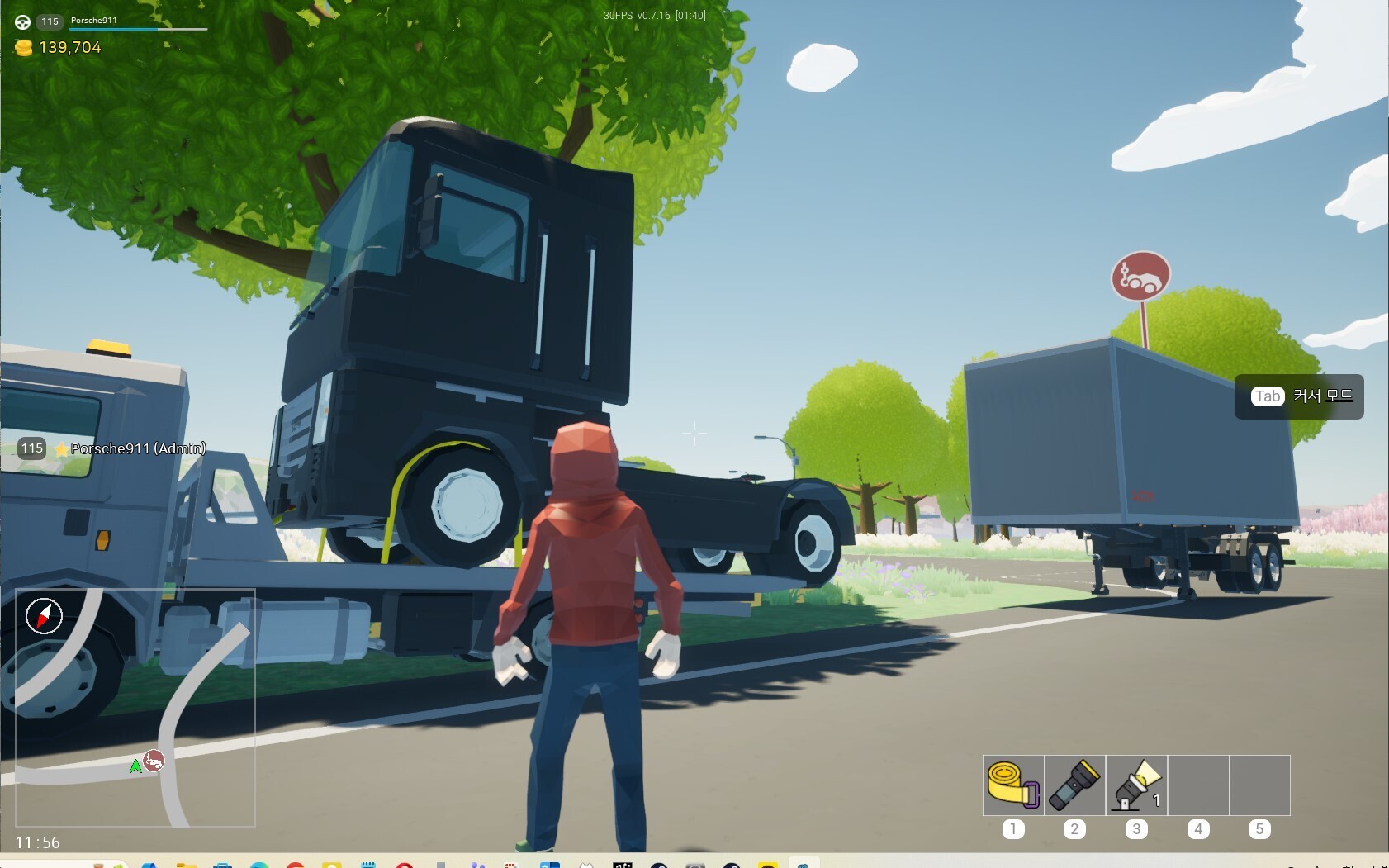This screenshot has height=868, width=1389.
Task: Select the tow truck marker on the minimap
Action: click(x=154, y=760)
